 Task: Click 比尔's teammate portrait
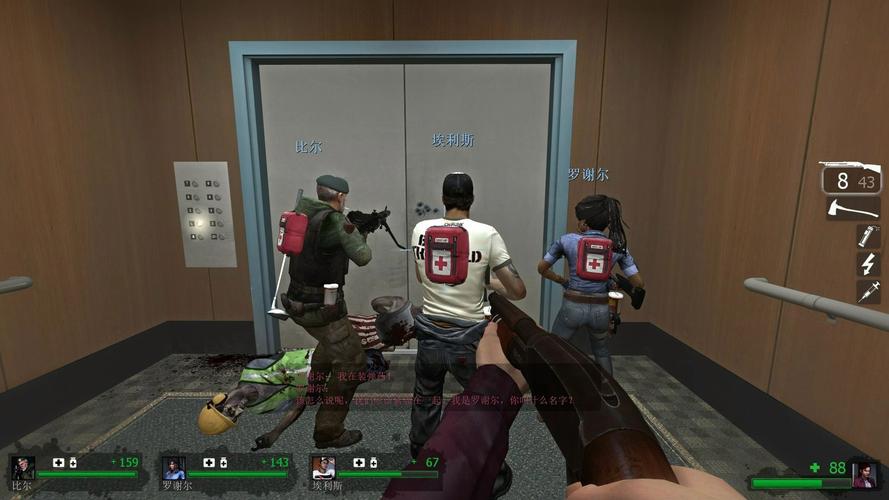(22, 467)
